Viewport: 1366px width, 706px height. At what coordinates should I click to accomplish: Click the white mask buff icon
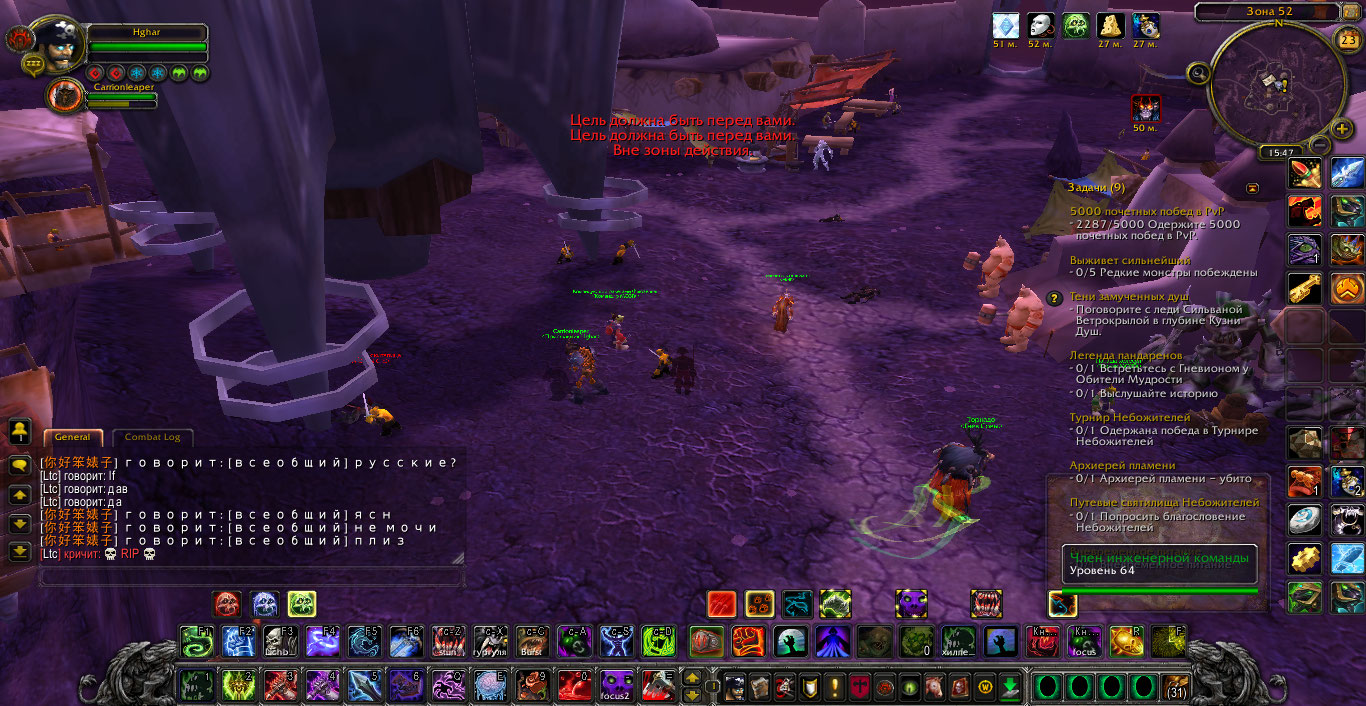[1041, 26]
